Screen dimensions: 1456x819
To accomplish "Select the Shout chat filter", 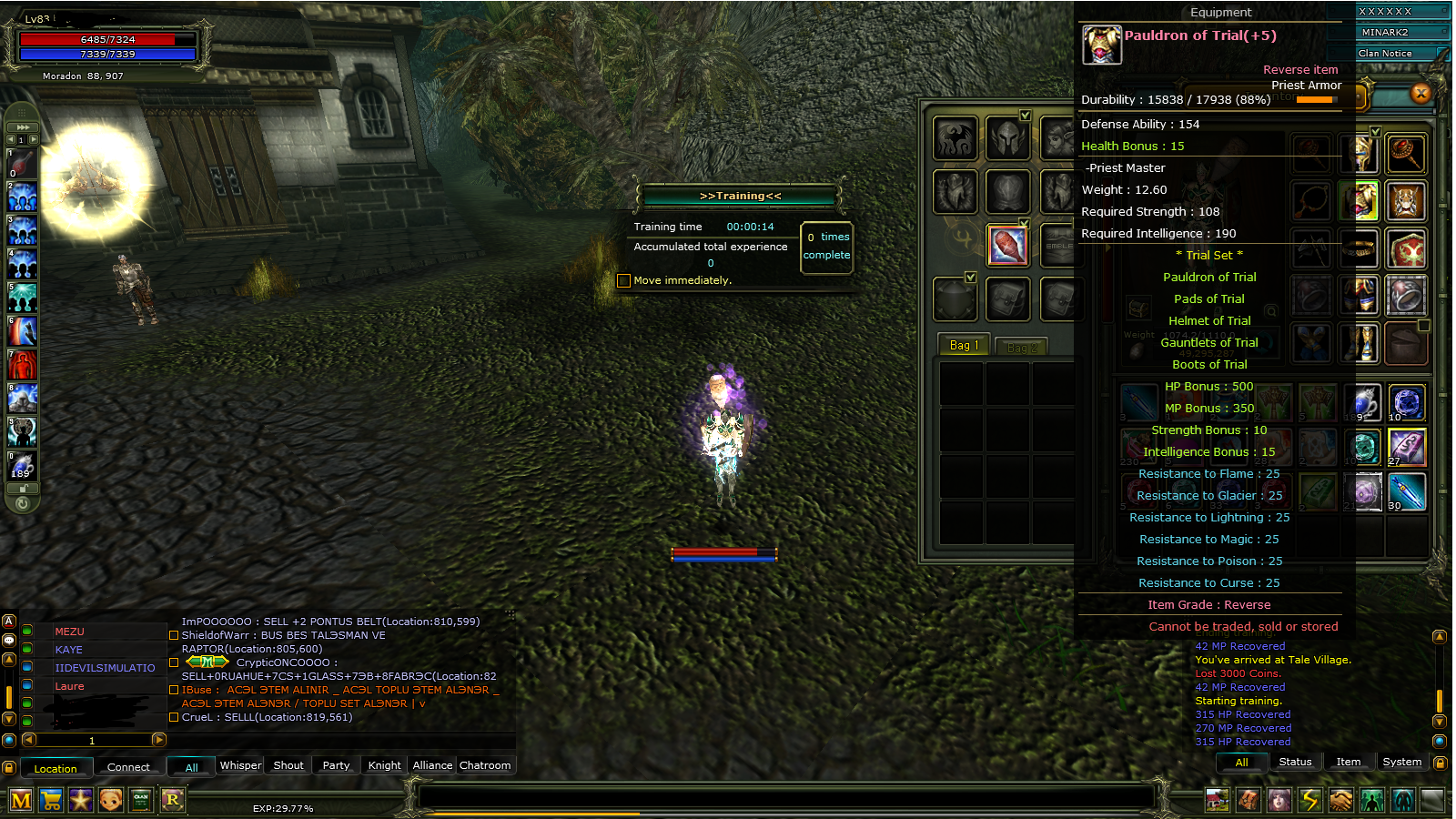I will 288,765.
